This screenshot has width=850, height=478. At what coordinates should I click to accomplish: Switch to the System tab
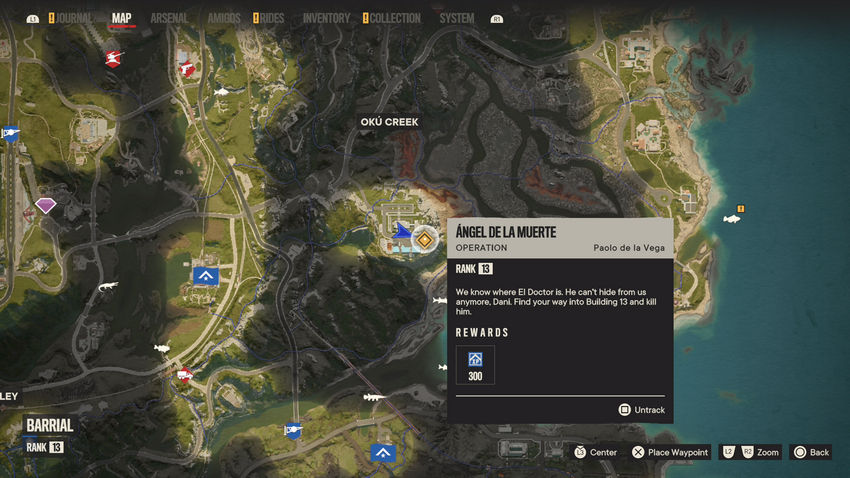[457, 18]
